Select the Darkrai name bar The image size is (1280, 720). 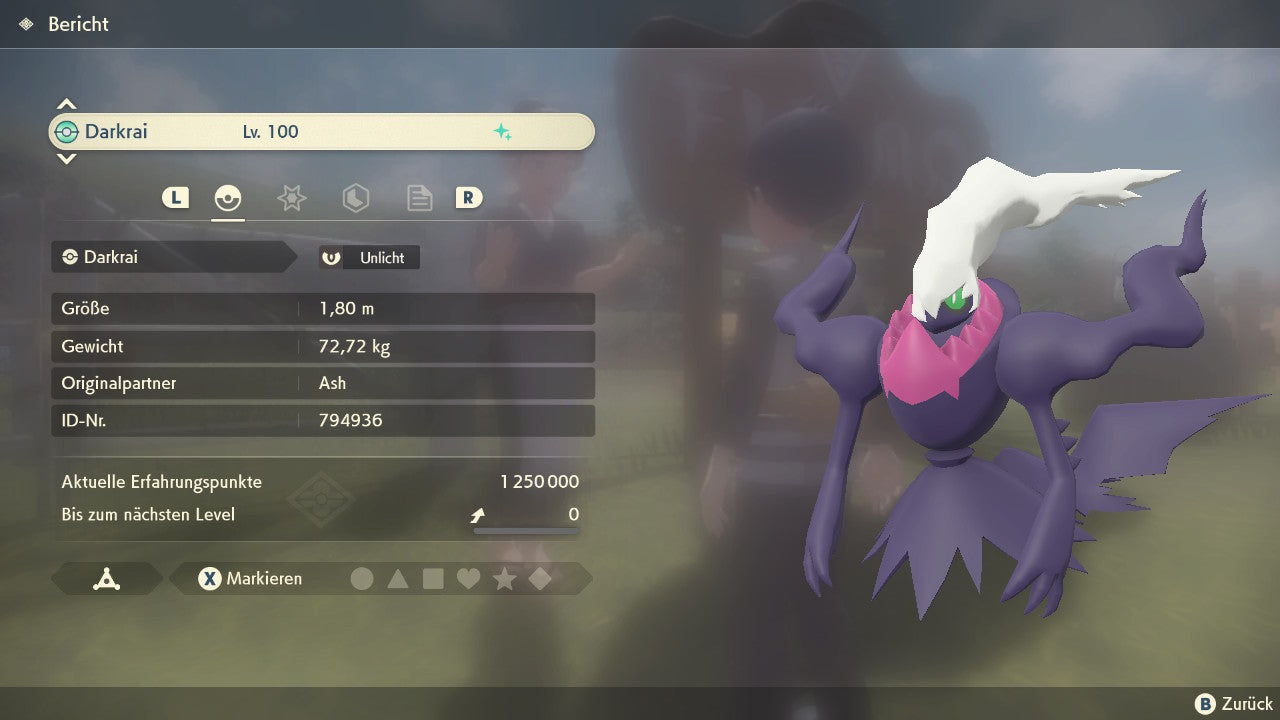tap(321, 132)
